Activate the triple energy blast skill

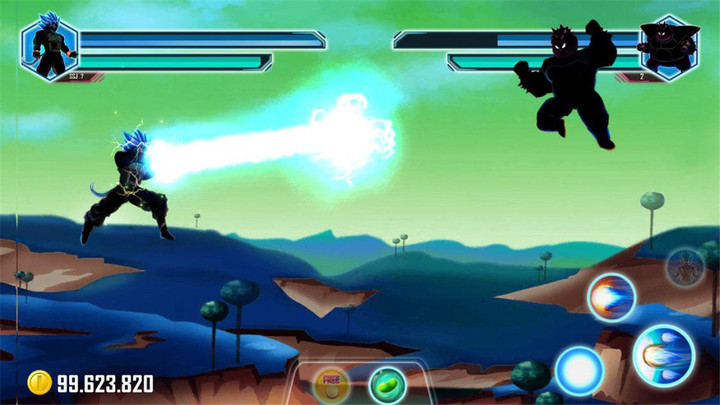pos(663,355)
